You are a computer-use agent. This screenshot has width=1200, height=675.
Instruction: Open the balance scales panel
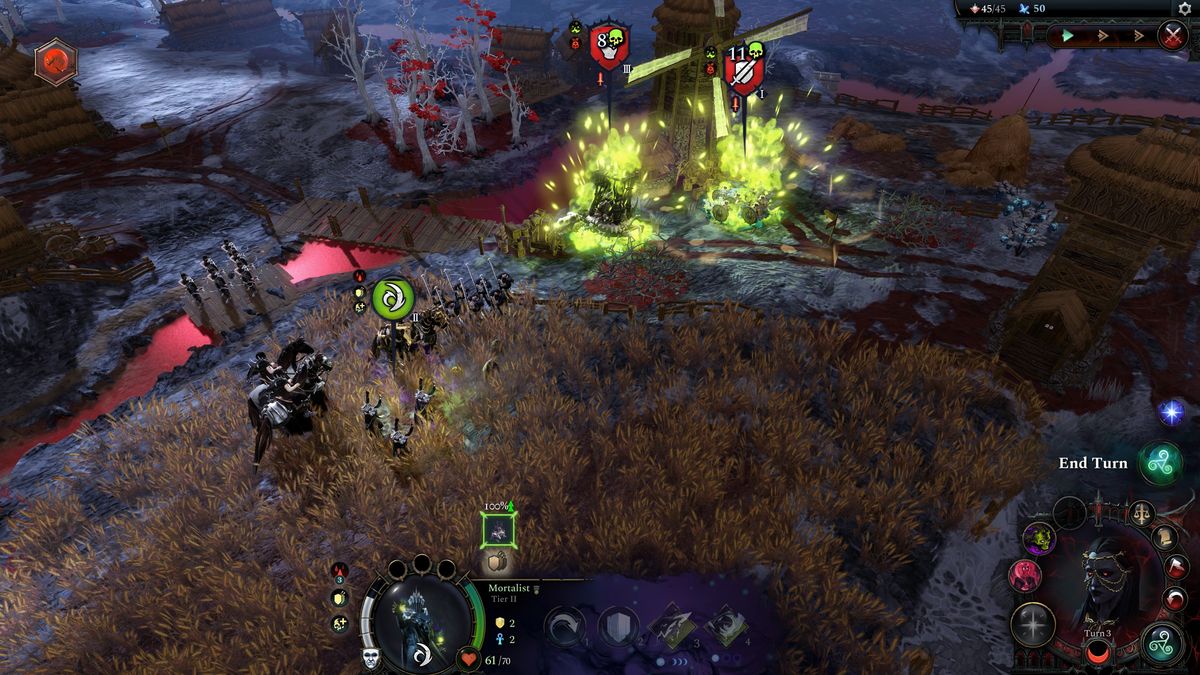1140,514
